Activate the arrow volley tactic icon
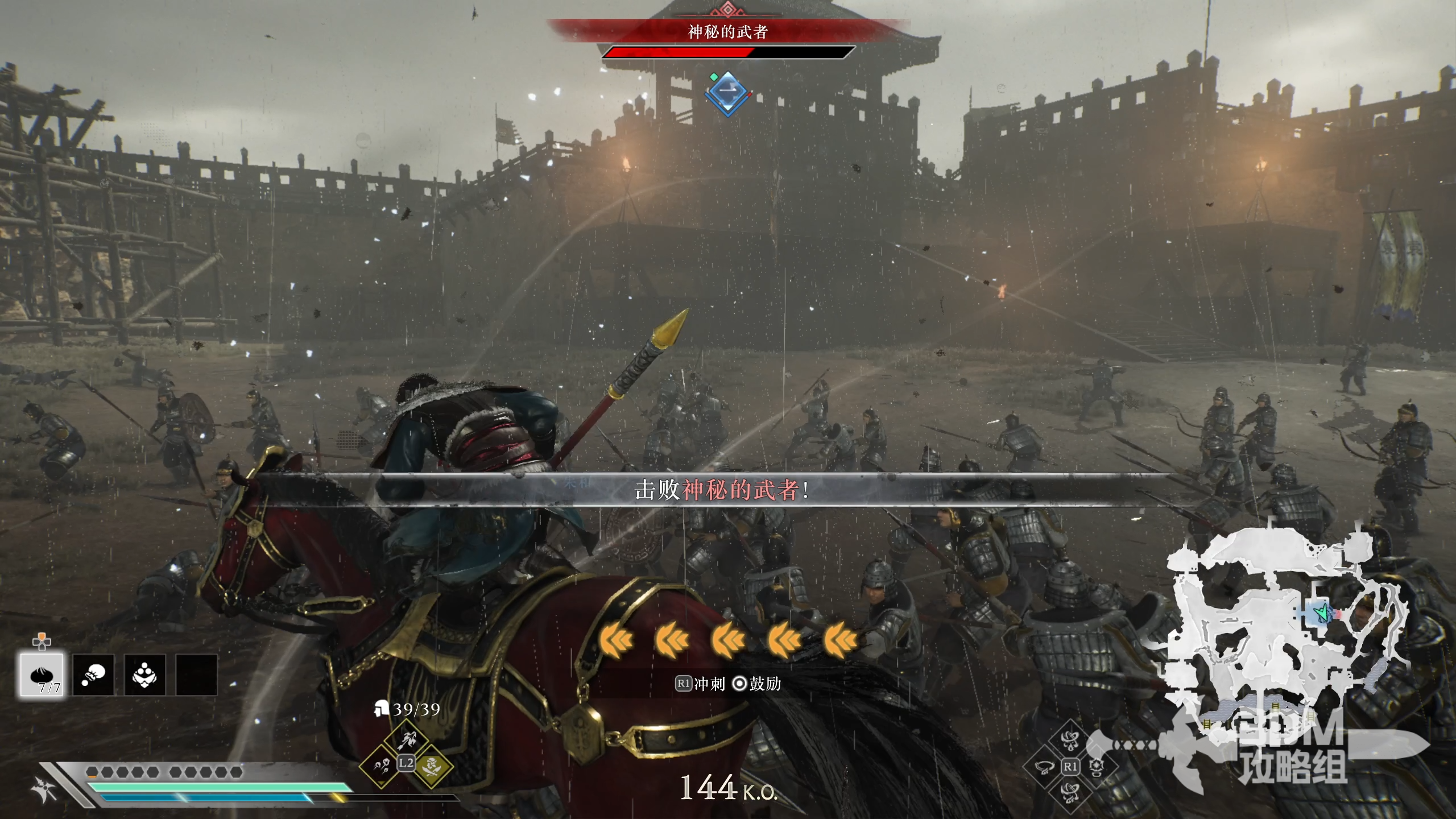The image size is (1456, 819). coord(406,740)
